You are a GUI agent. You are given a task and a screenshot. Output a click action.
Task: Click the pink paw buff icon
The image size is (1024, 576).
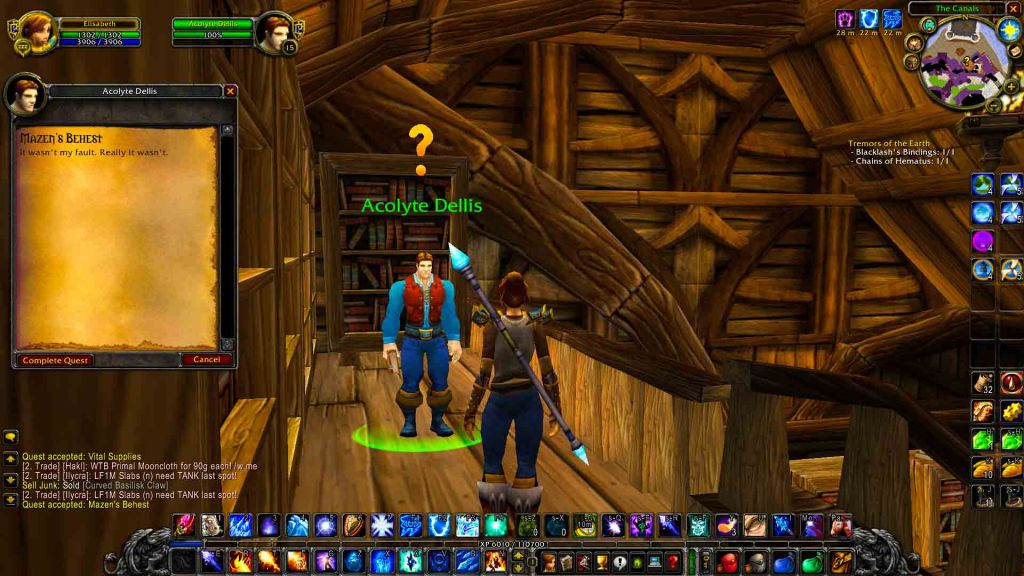click(x=845, y=19)
